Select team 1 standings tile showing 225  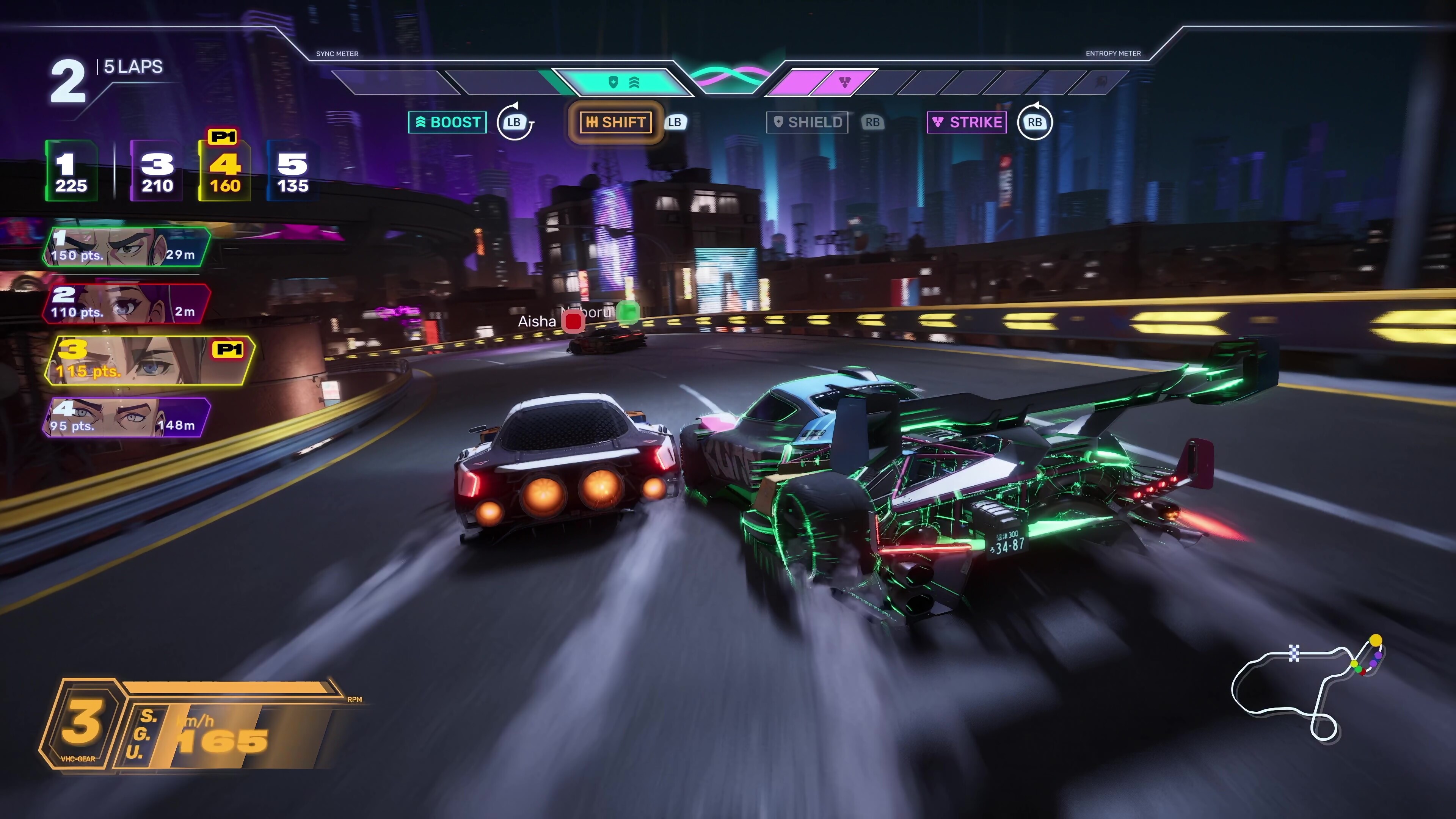71,171
